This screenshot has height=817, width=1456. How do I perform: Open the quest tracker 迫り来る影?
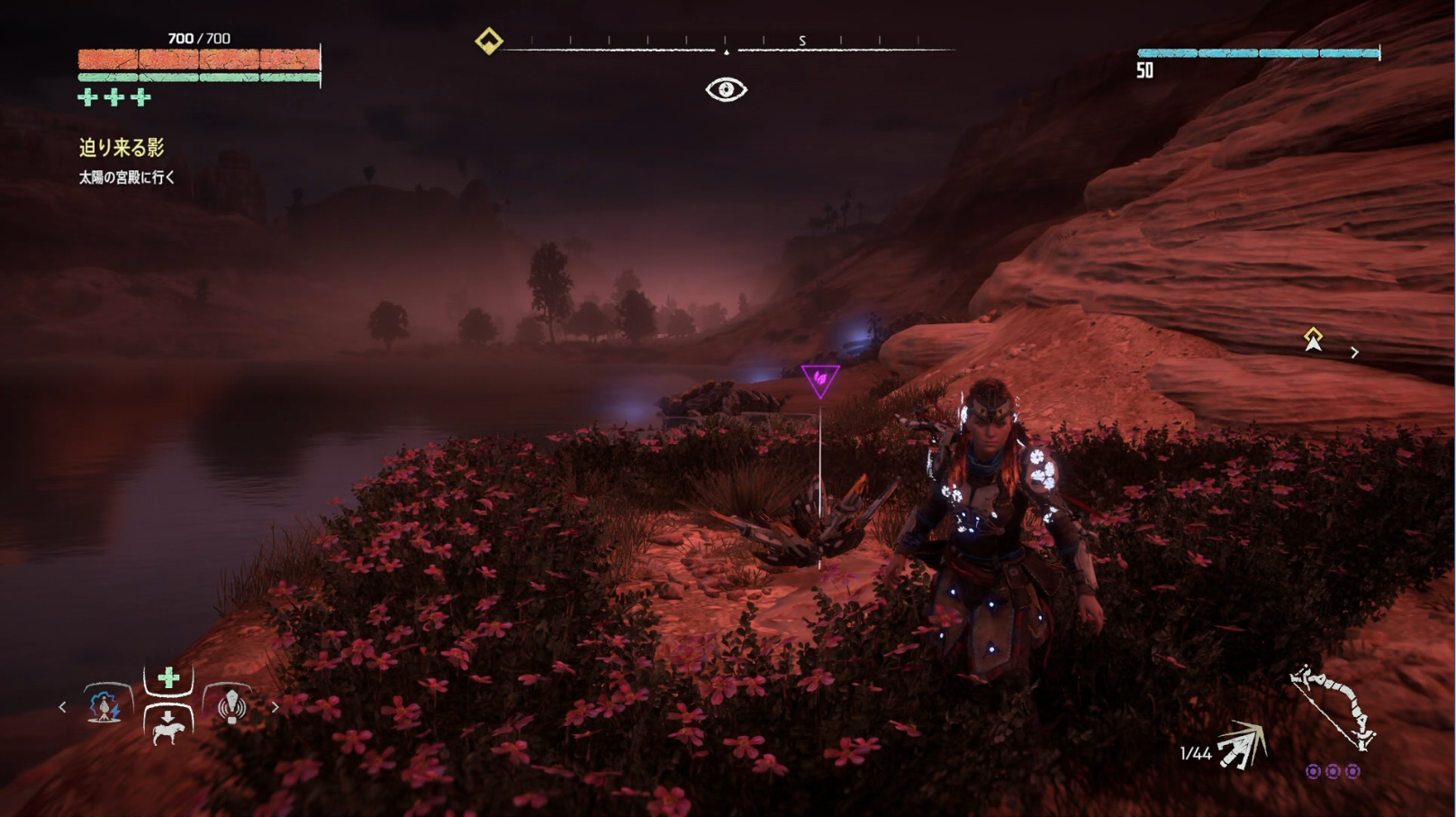(x=122, y=148)
